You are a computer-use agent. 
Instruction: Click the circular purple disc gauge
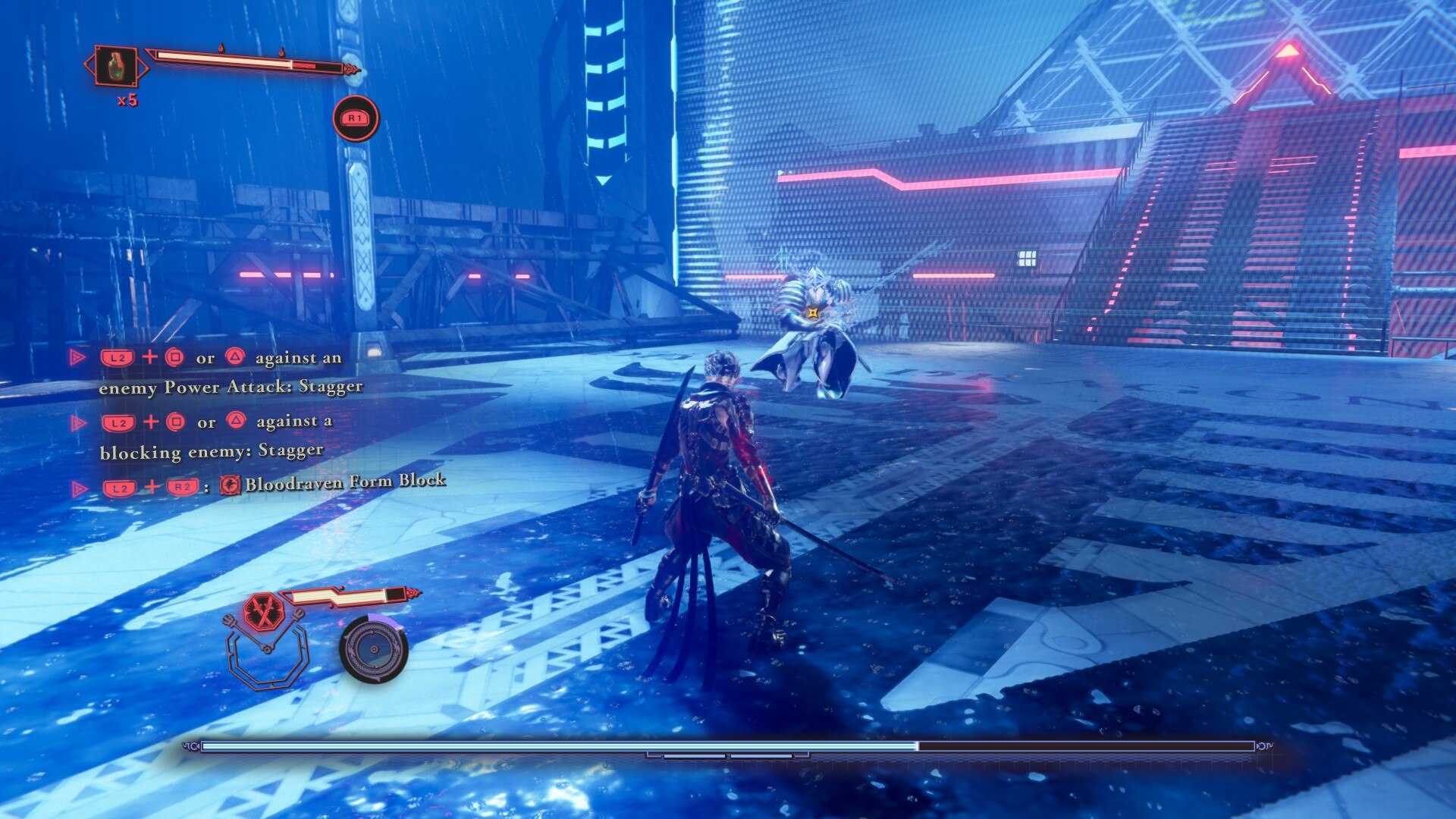(373, 649)
